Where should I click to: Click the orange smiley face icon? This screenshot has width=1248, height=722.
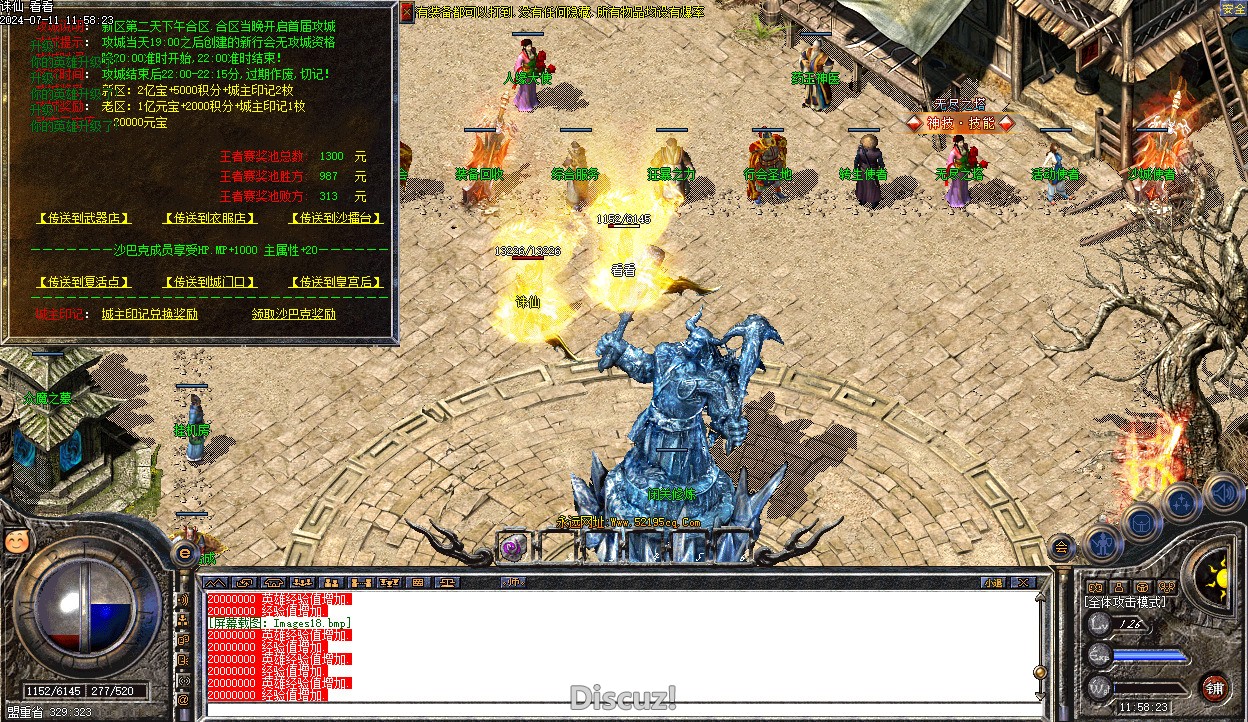(x=17, y=541)
